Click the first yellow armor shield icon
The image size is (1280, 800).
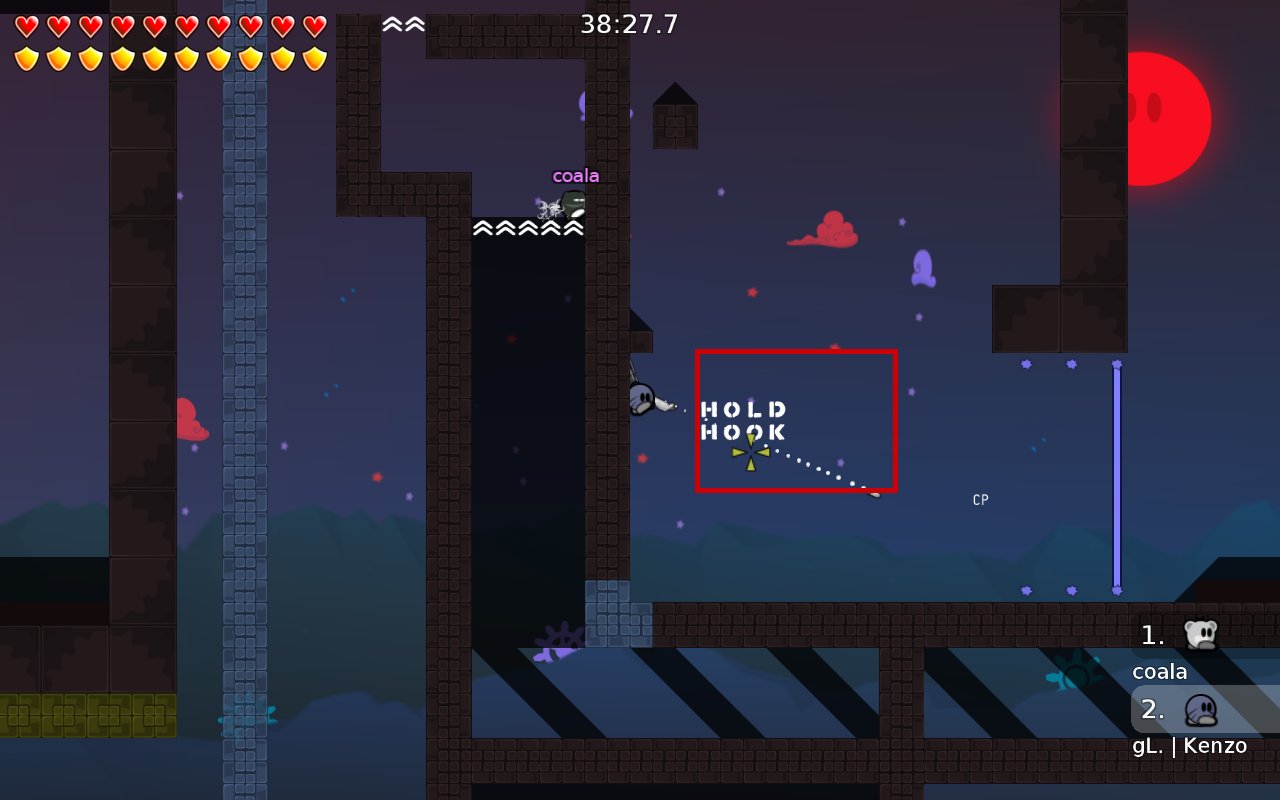pos(27,57)
